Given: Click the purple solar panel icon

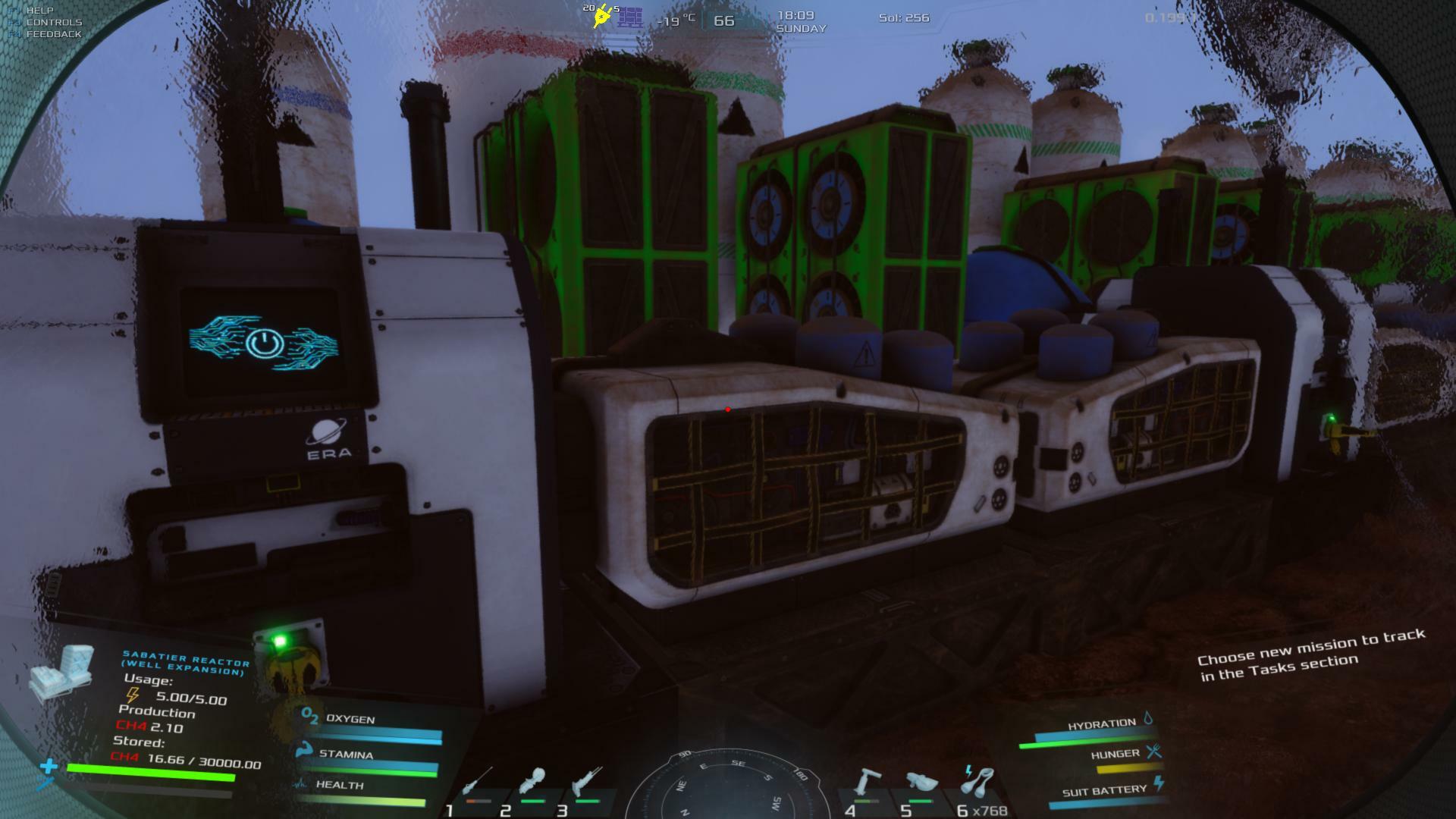Looking at the screenshot, I should coord(629,17).
